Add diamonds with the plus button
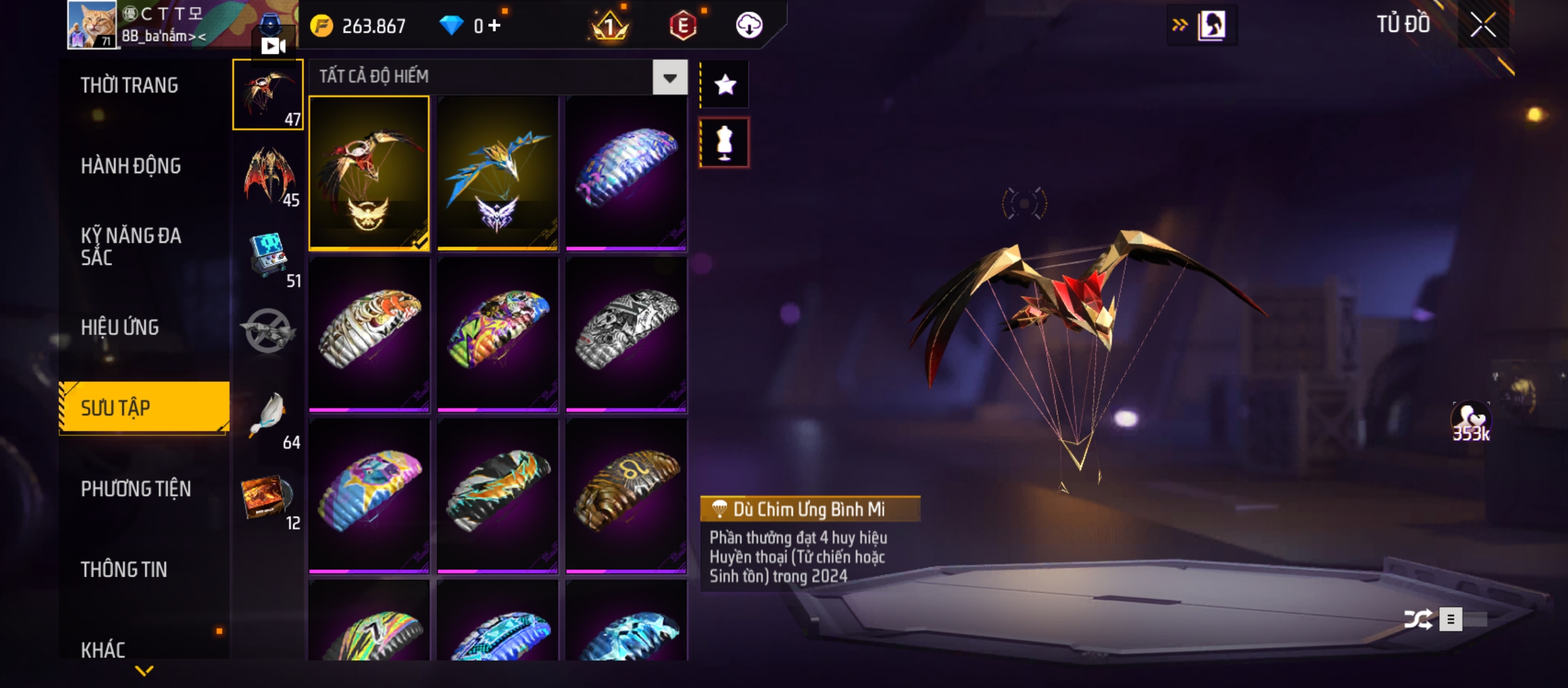The height and width of the screenshot is (688, 1568). coord(495,25)
